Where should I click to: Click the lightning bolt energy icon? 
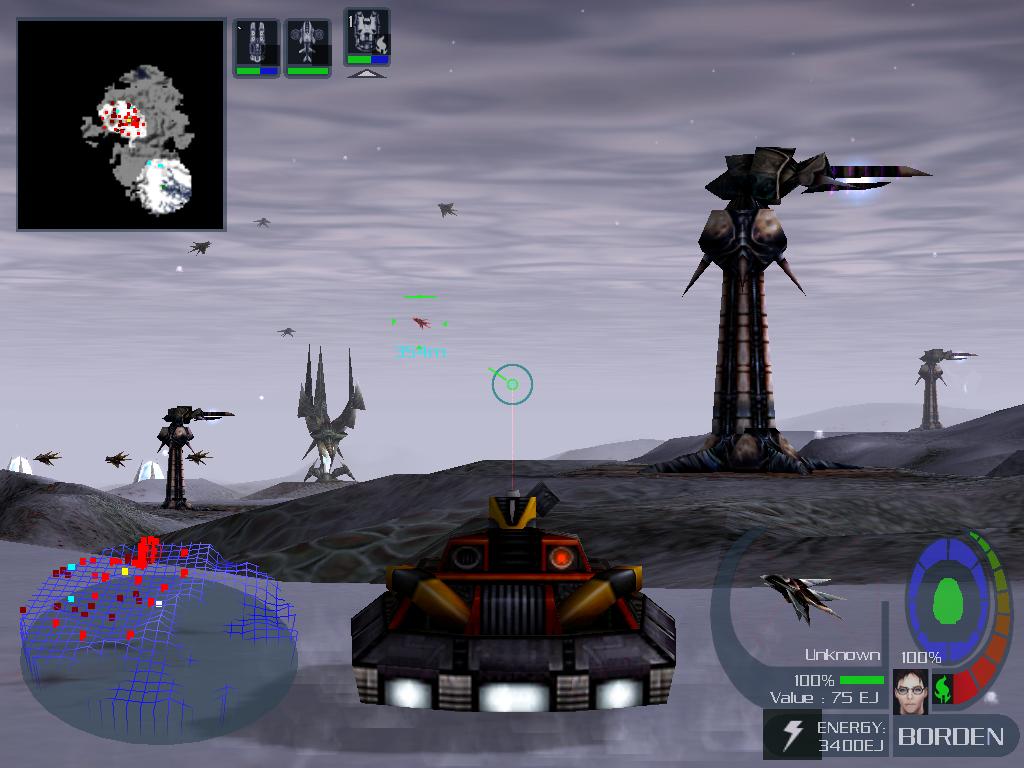[791, 735]
